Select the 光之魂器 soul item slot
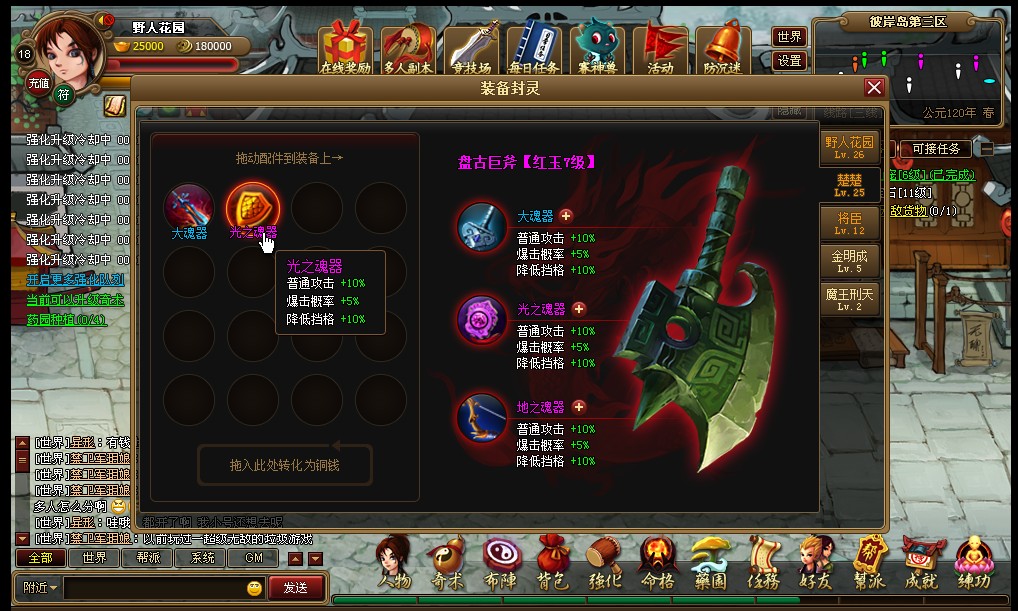 [252, 207]
